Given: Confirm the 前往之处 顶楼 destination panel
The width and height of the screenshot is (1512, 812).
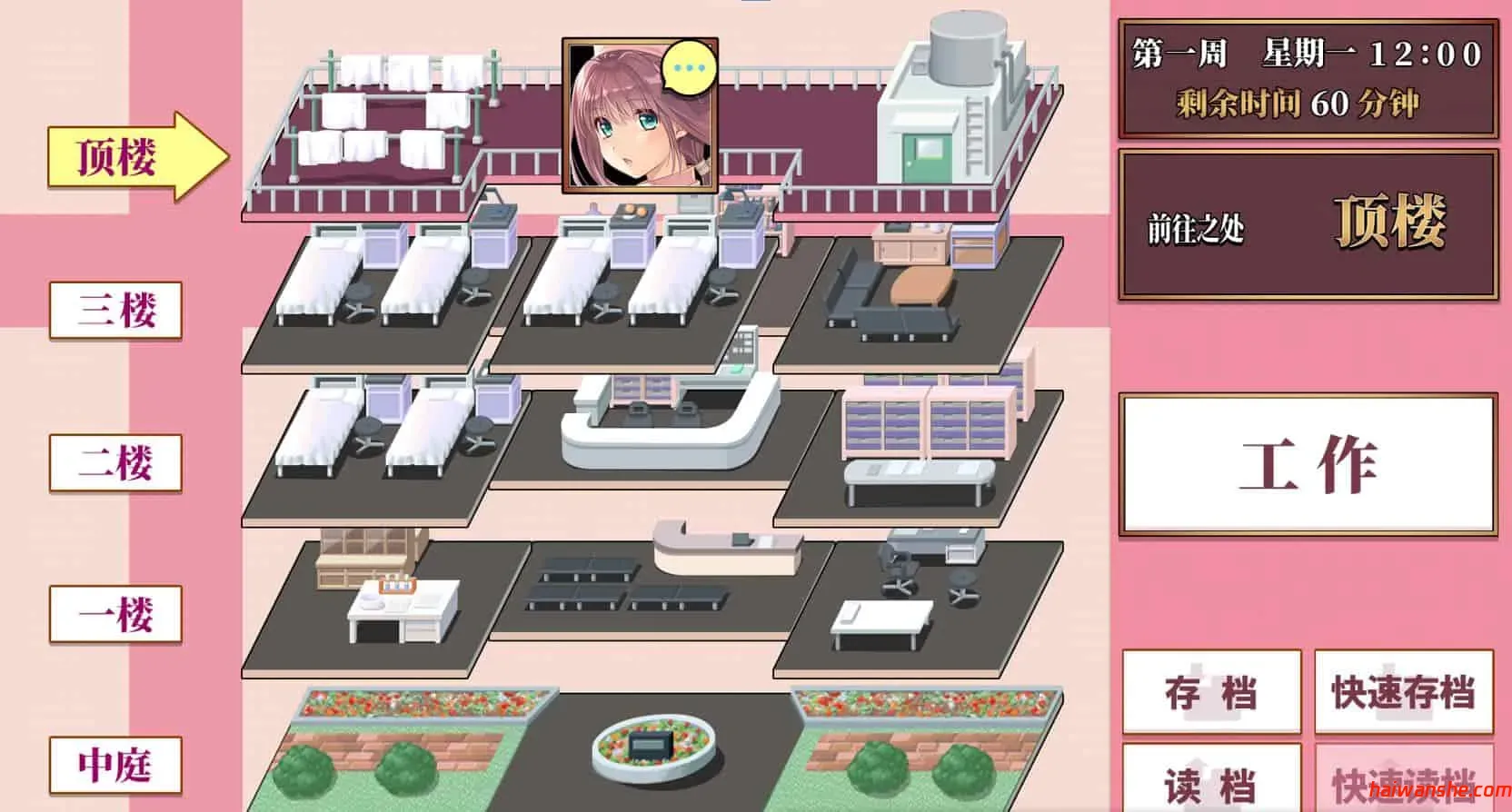Looking at the screenshot, I should 1308,223.
